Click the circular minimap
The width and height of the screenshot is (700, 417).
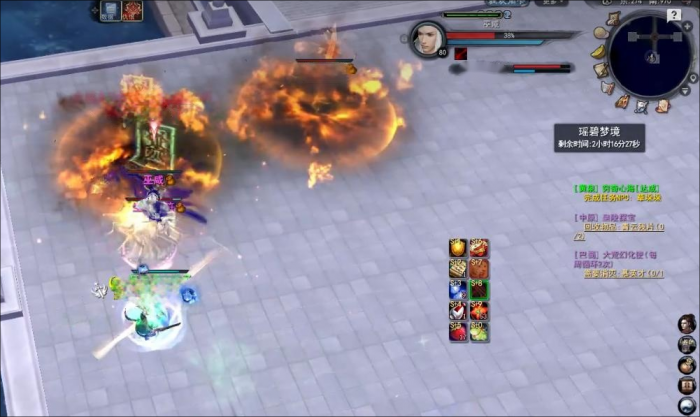coord(649,54)
